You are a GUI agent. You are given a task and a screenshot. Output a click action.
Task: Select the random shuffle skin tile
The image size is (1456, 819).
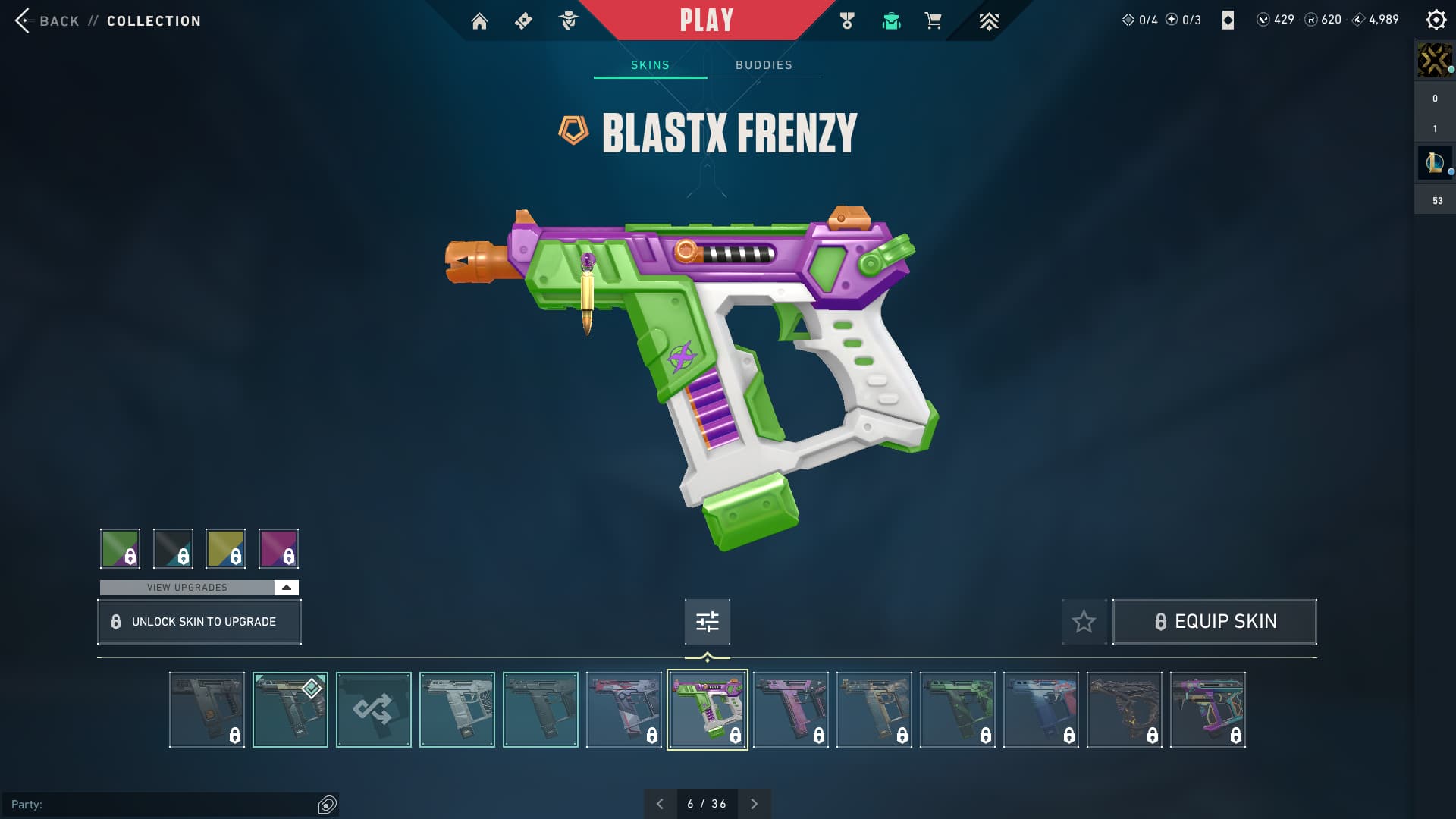(373, 710)
